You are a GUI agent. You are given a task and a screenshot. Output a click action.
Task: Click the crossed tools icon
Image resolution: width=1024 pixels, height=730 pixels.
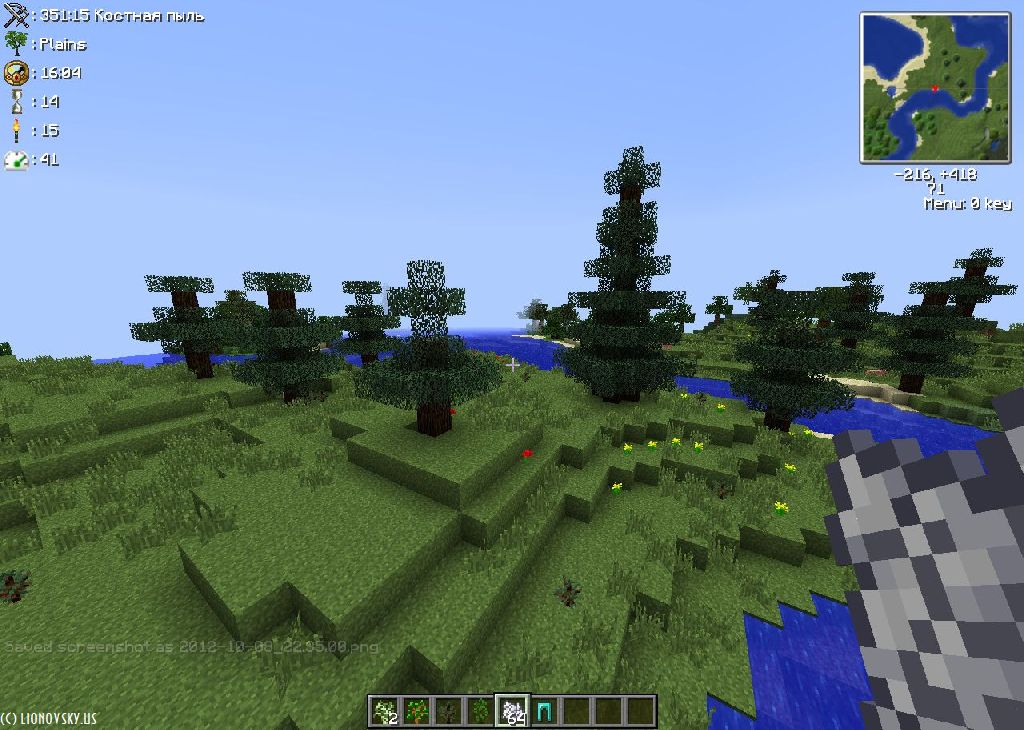point(16,15)
